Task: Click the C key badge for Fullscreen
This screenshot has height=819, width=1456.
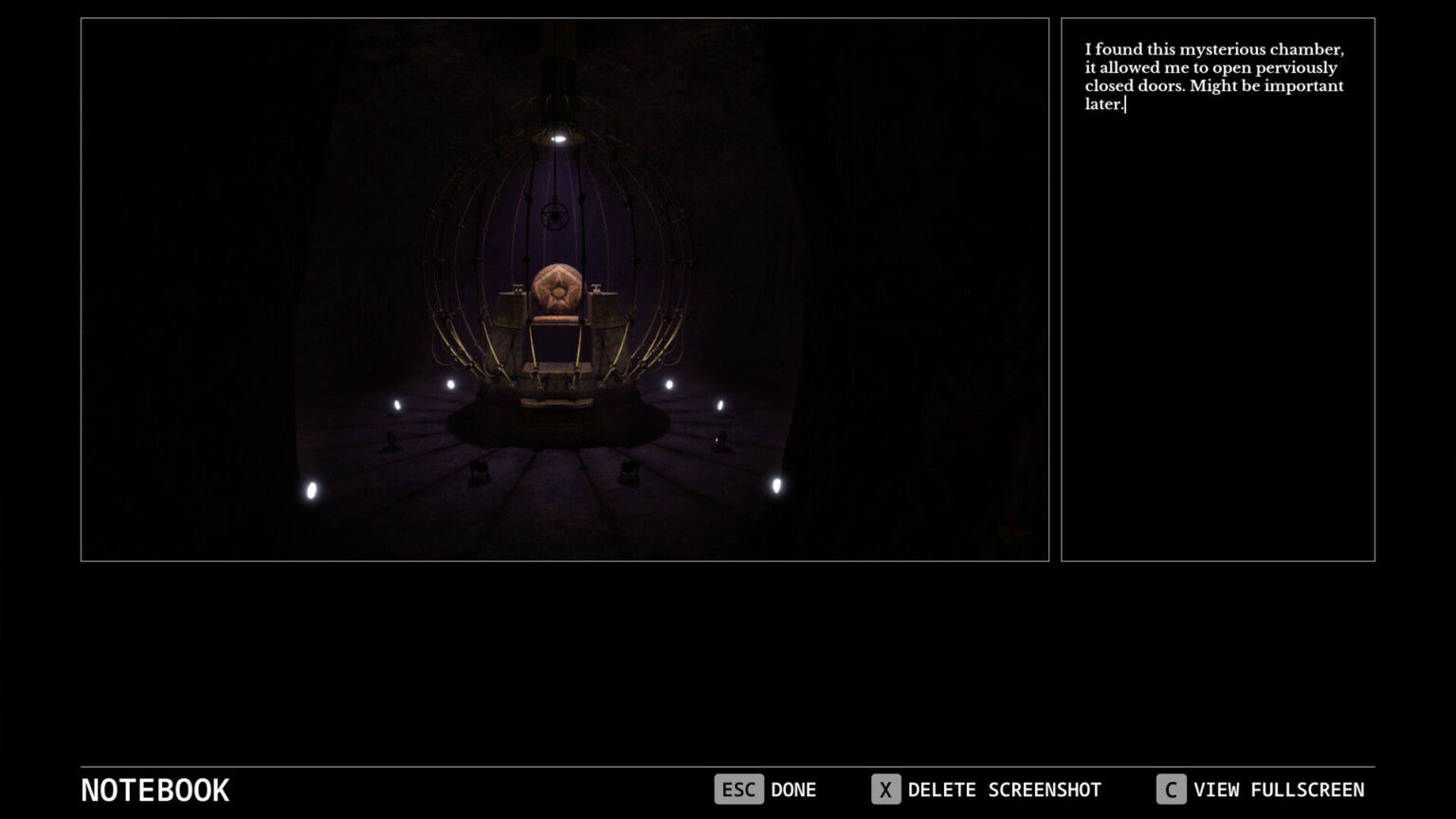Action: (1173, 789)
